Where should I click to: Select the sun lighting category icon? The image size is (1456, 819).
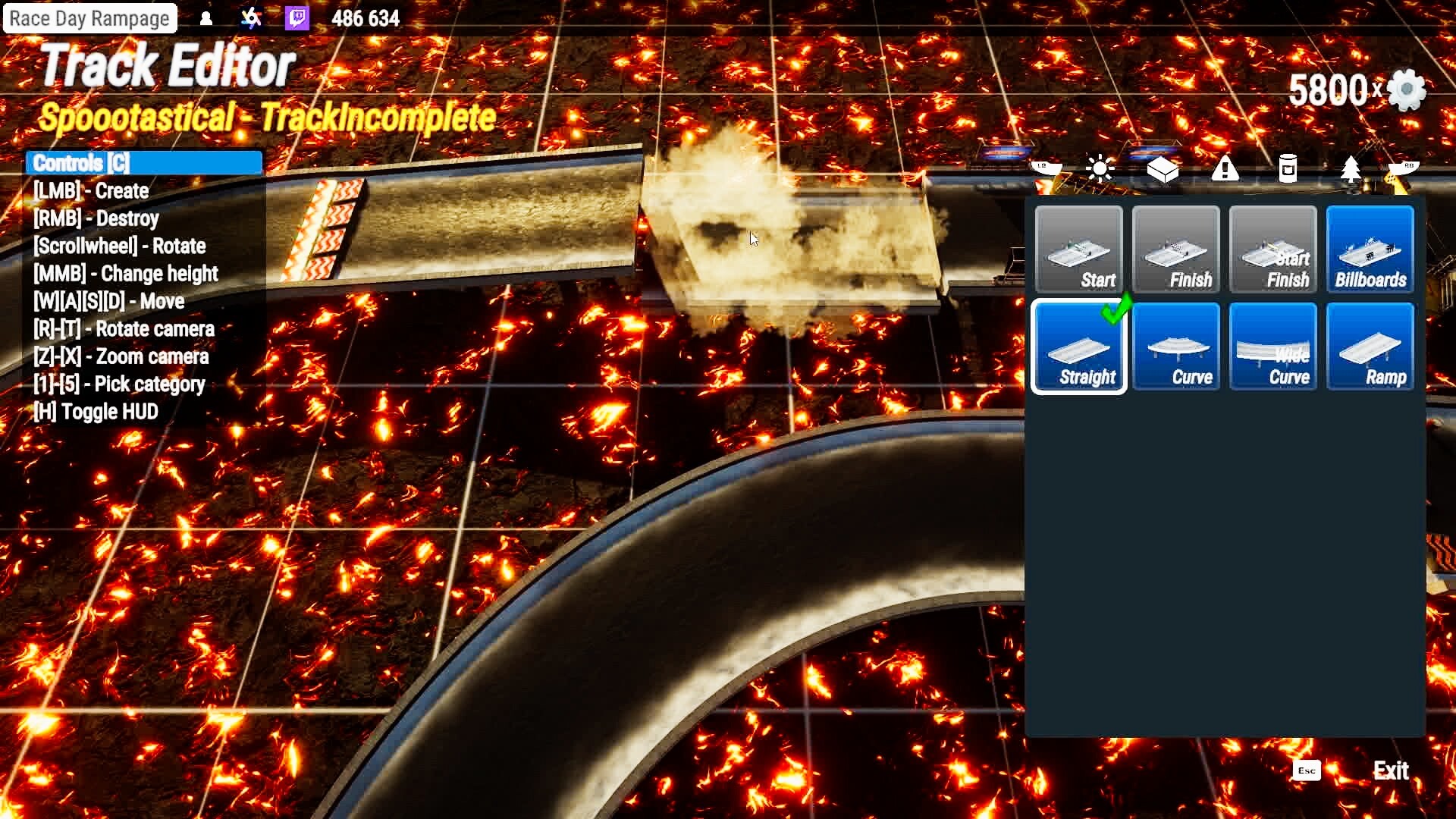click(1098, 168)
